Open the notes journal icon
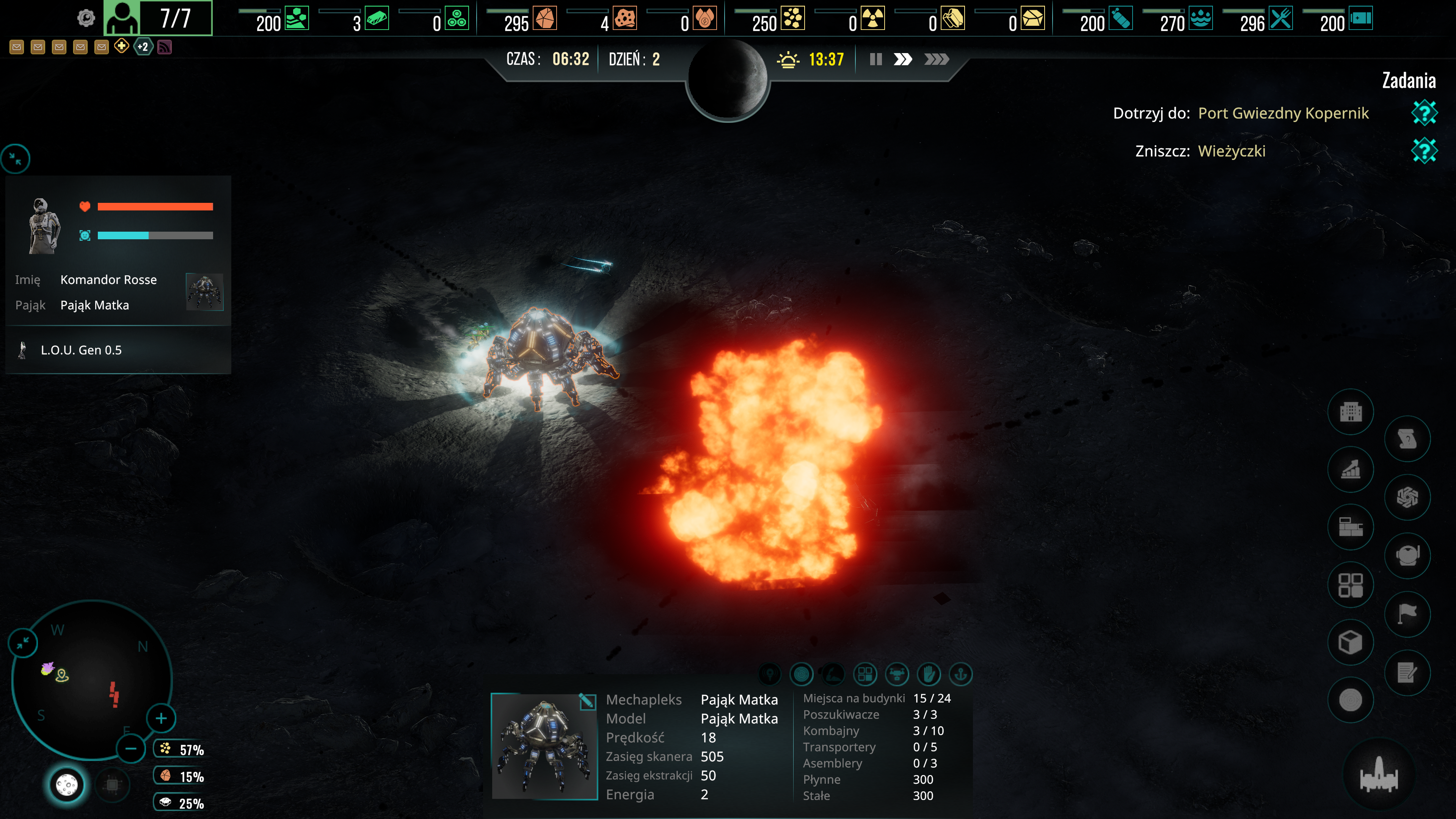 [x=1407, y=673]
